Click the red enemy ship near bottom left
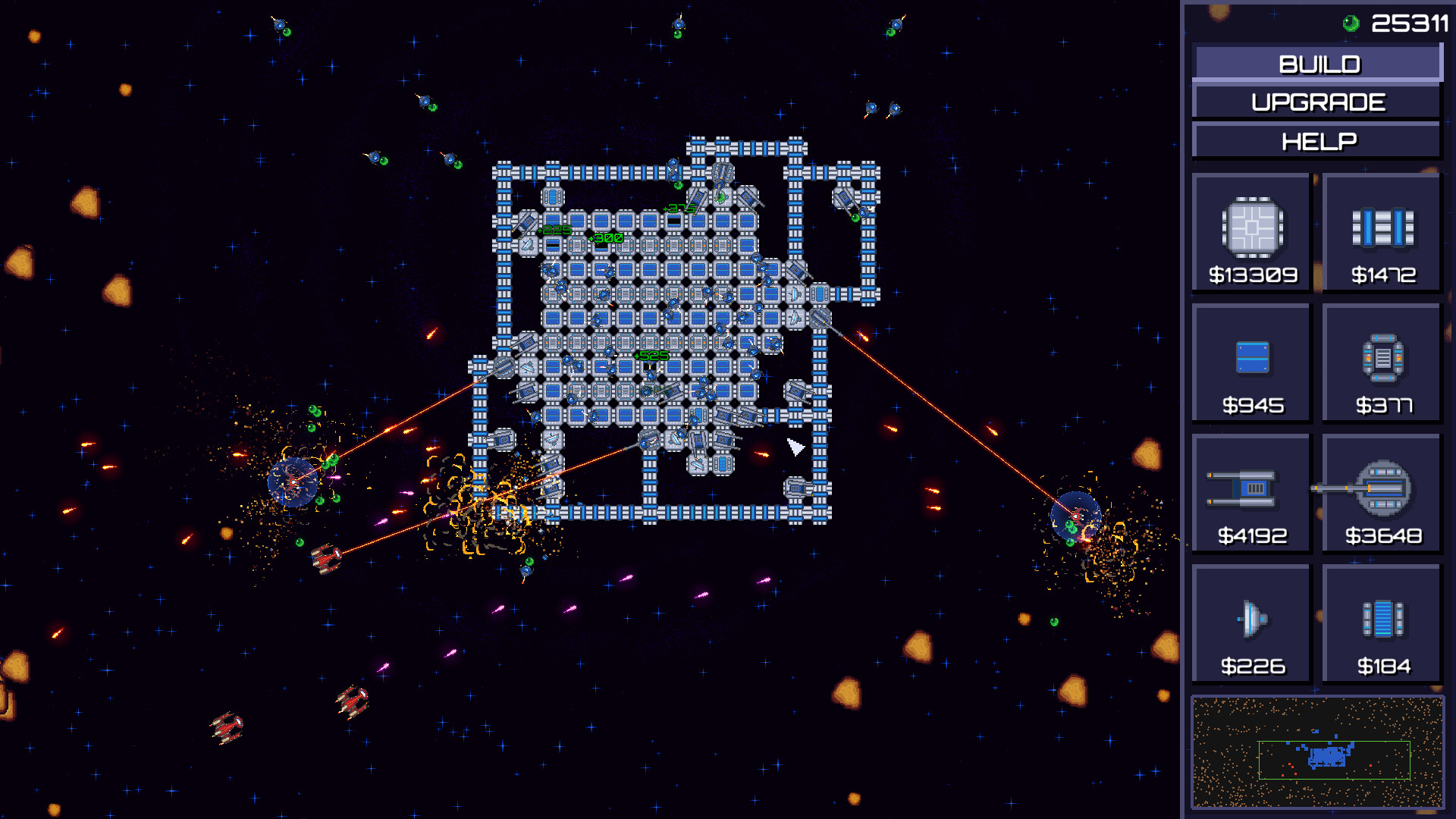Viewport: 1456px width, 819px height. 325,557
